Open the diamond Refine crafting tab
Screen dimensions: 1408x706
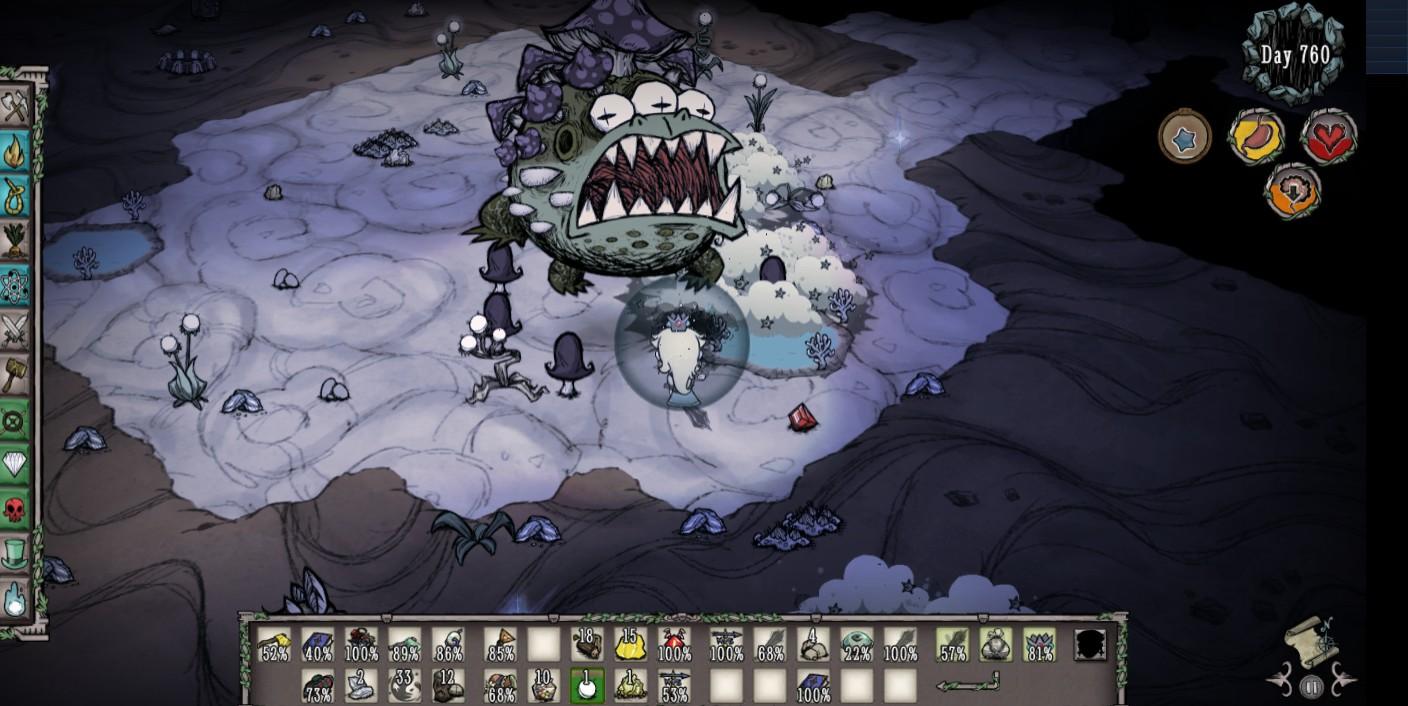click(x=15, y=464)
